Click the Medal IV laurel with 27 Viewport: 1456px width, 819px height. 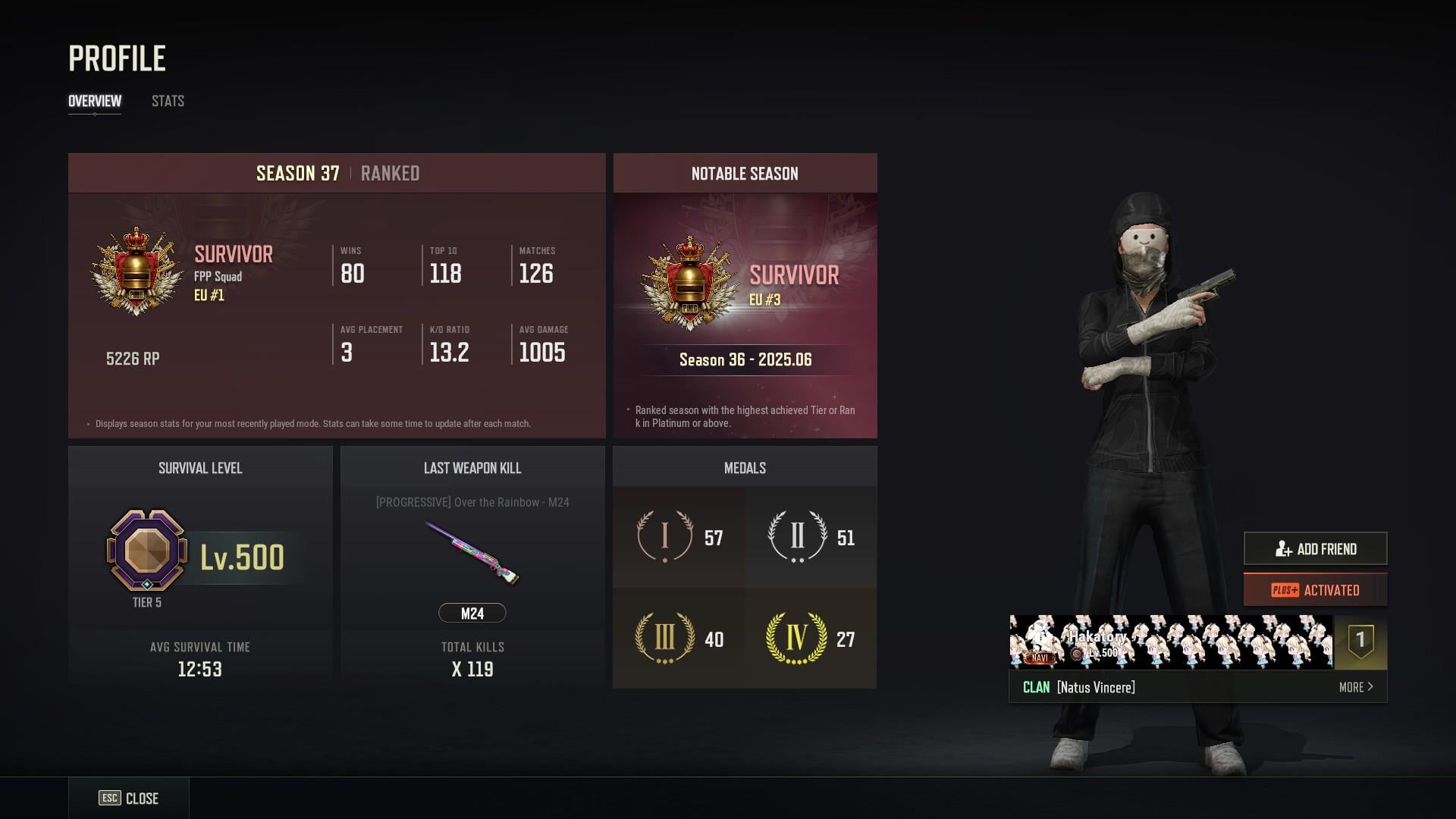click(796, 639)
